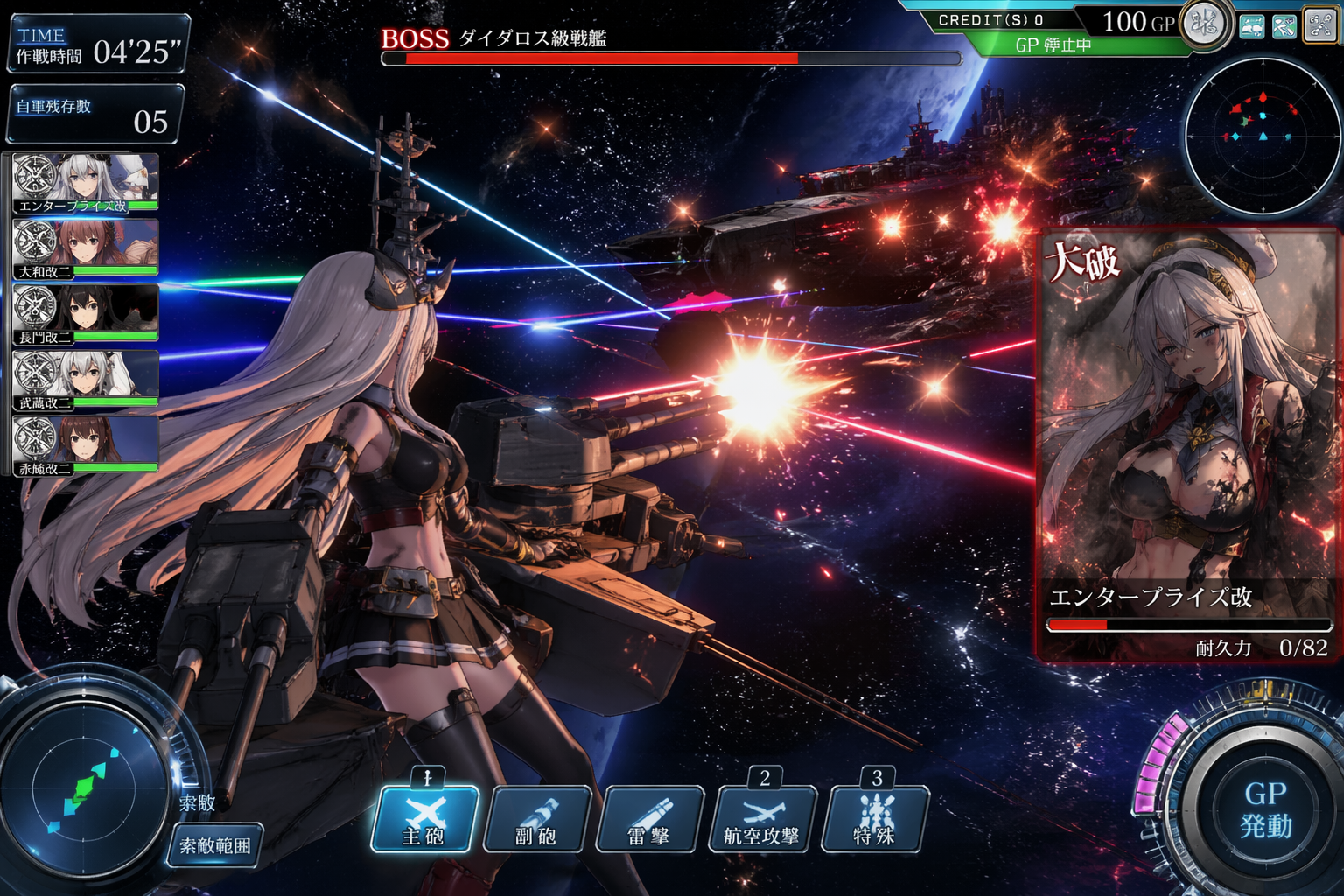Select 長門改二 in the fleet list

(x=86, y=314)
